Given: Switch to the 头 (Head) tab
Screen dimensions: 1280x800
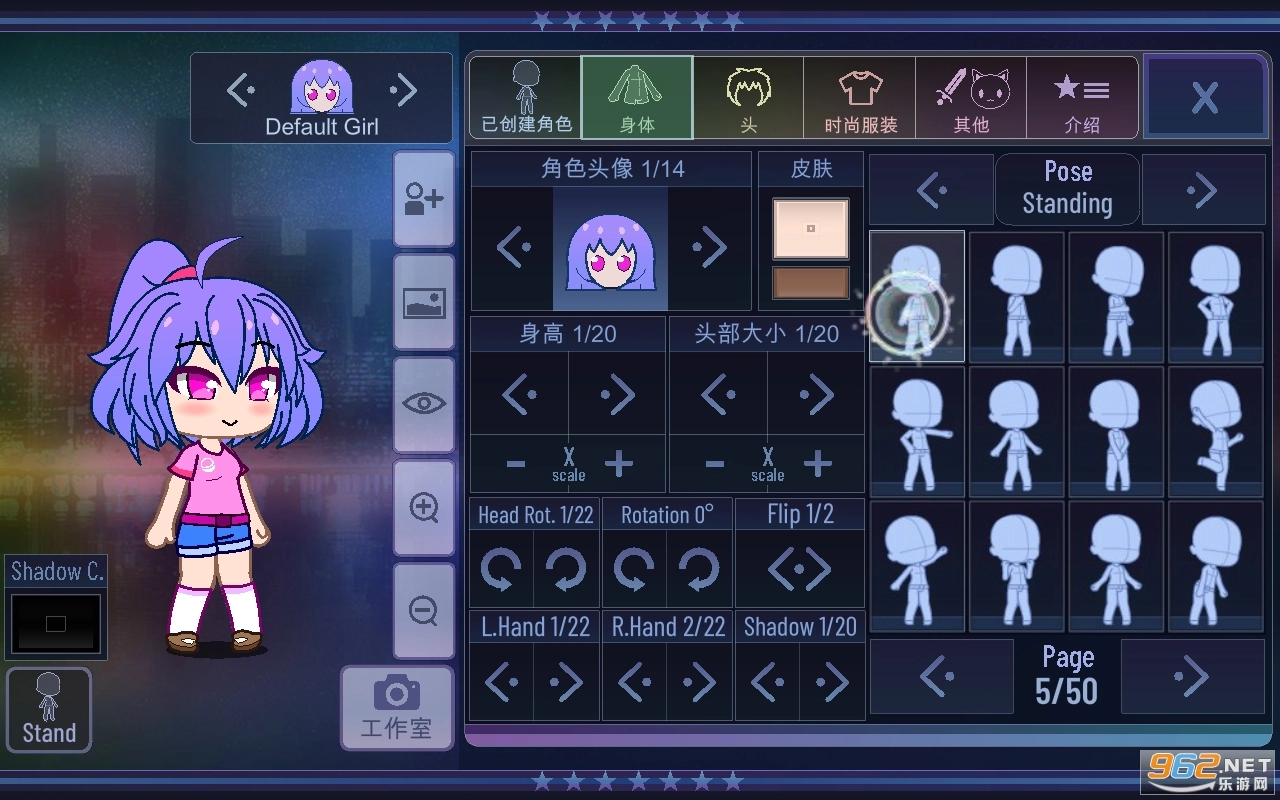Looking at the screenshot, I should pos(749,97).
